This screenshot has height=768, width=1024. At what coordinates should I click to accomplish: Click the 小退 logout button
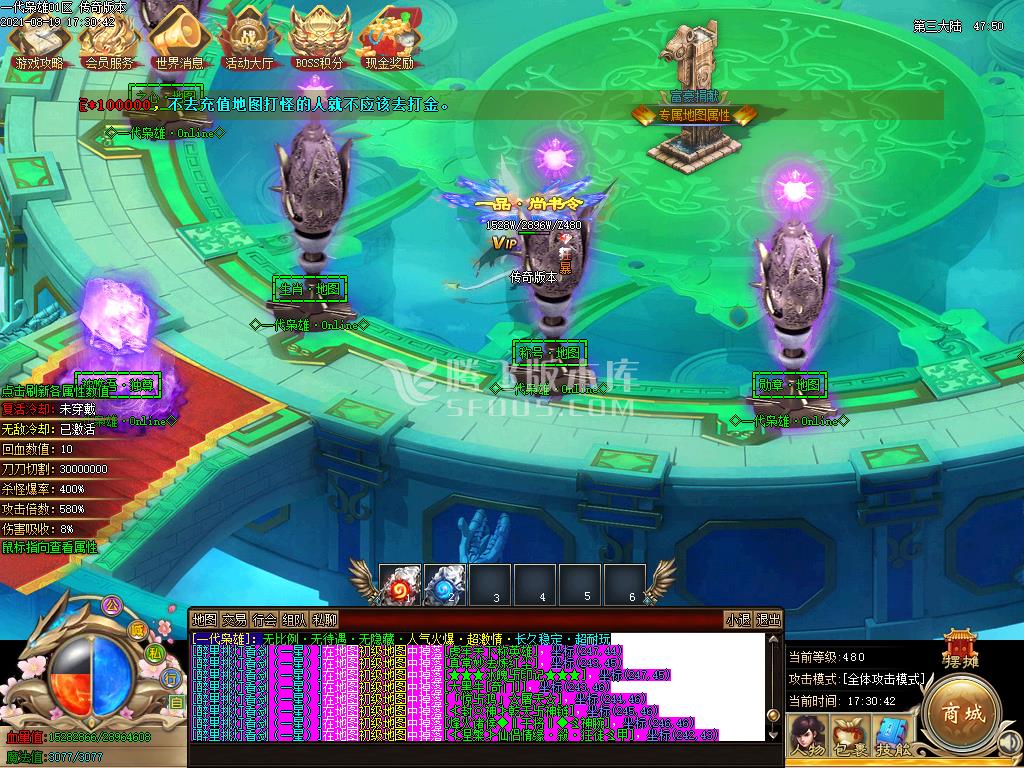click(x=739, y=619)
